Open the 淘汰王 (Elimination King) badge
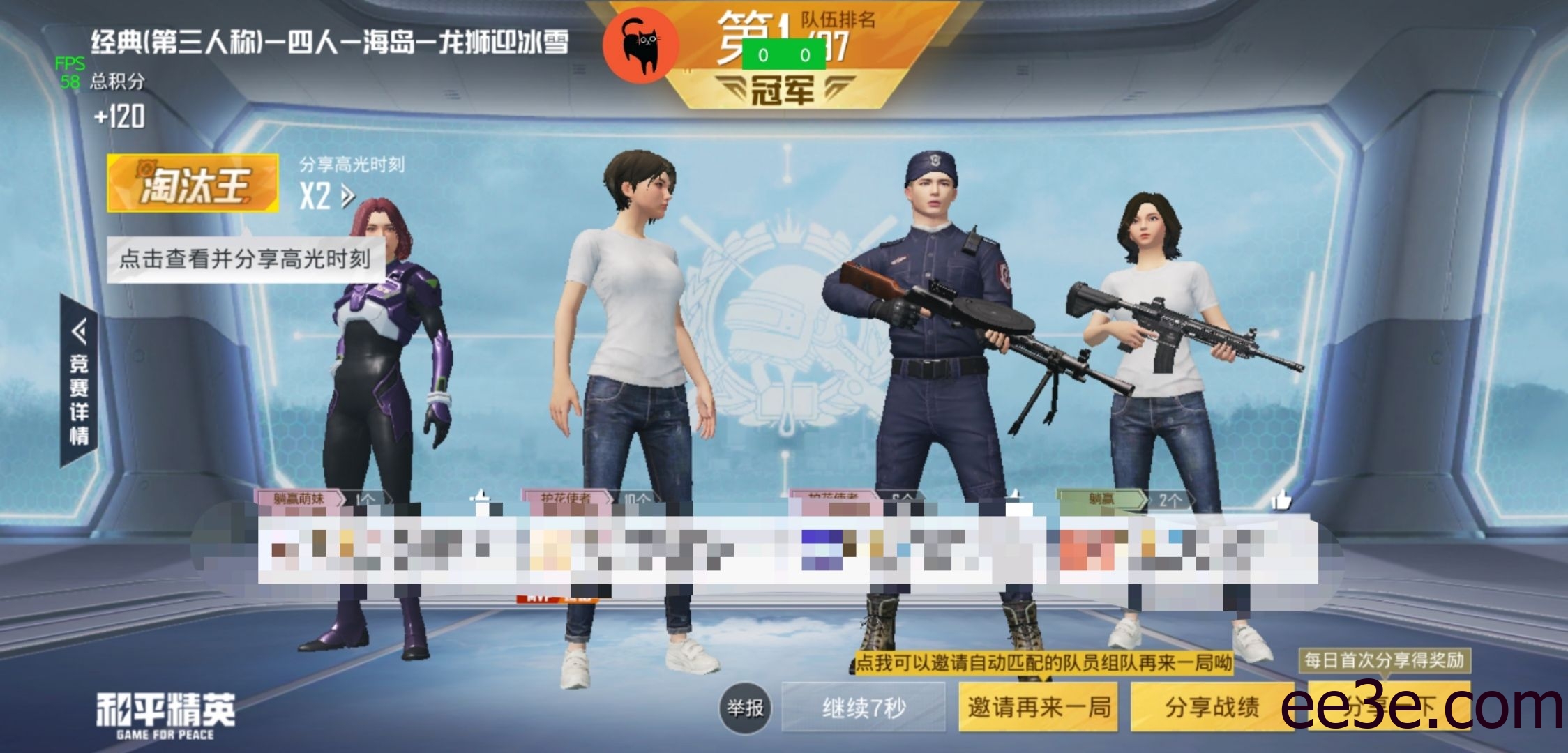 (198, 180)
